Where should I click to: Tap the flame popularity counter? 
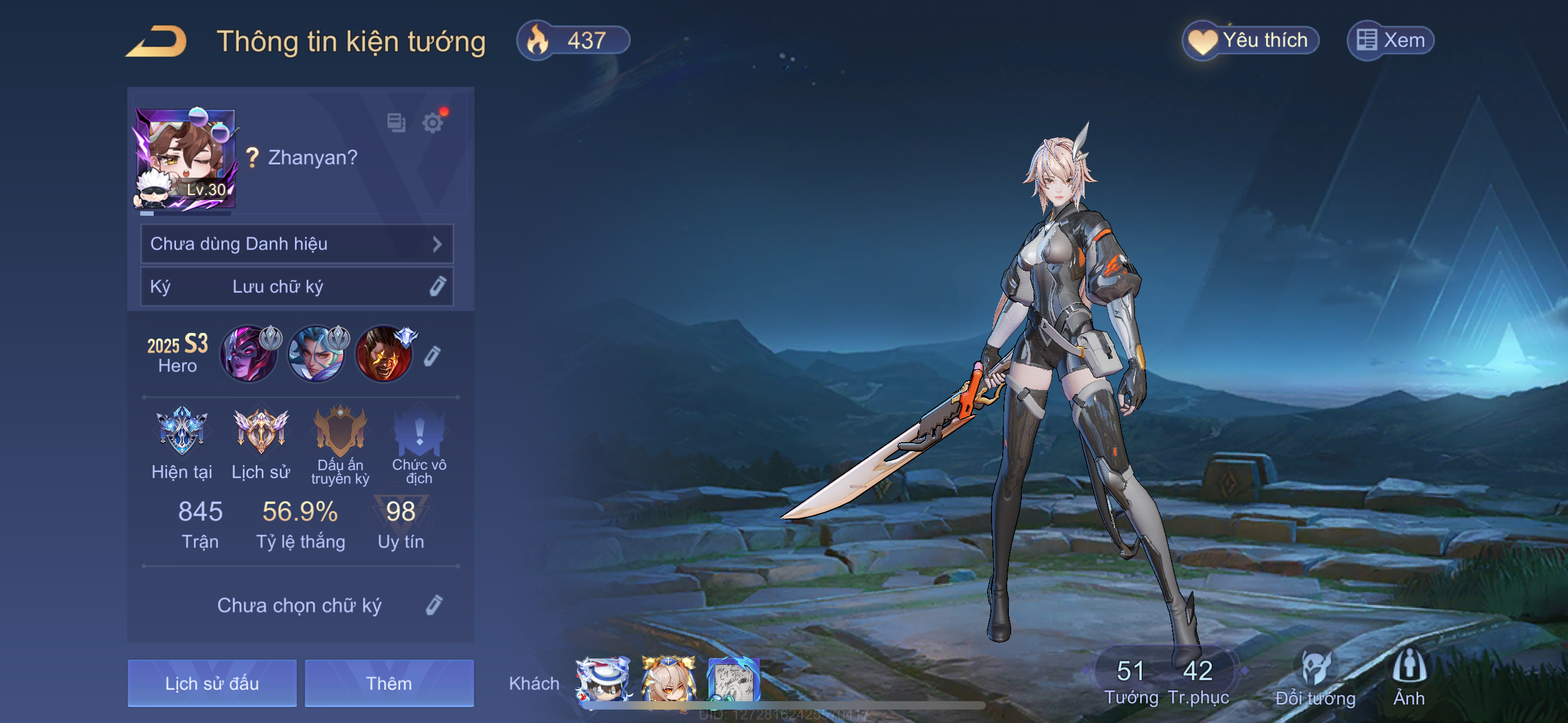pos(572,41)
